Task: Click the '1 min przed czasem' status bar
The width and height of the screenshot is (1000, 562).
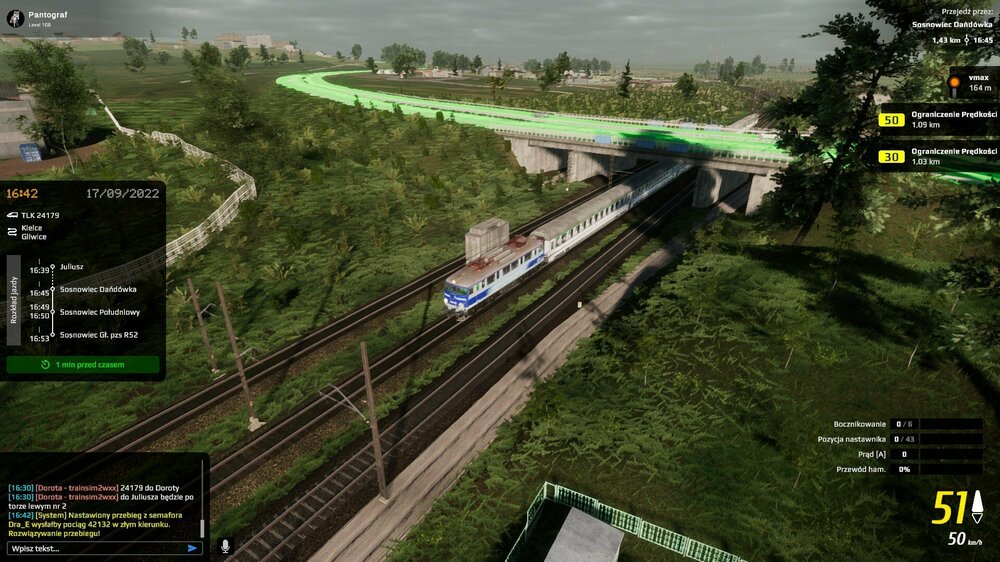Action: (x=83, y=365)
